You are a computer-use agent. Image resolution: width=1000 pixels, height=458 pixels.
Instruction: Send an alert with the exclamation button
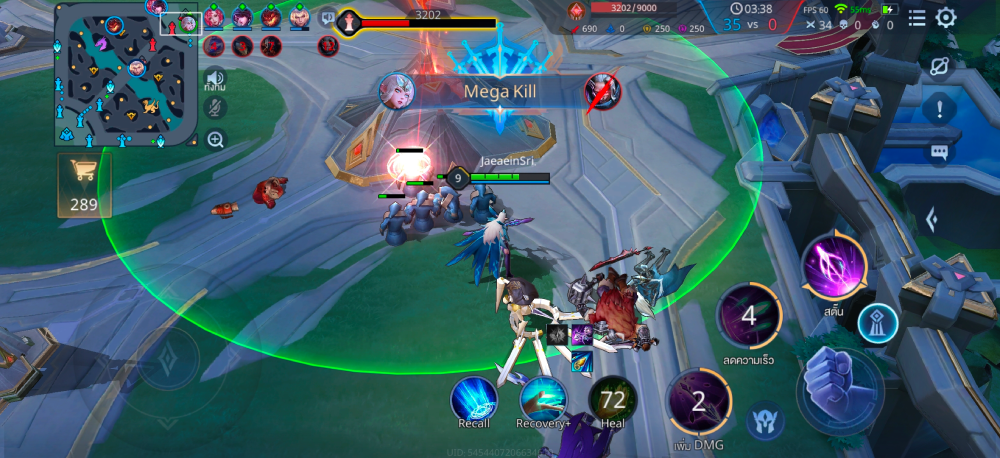tap(939, 109)
